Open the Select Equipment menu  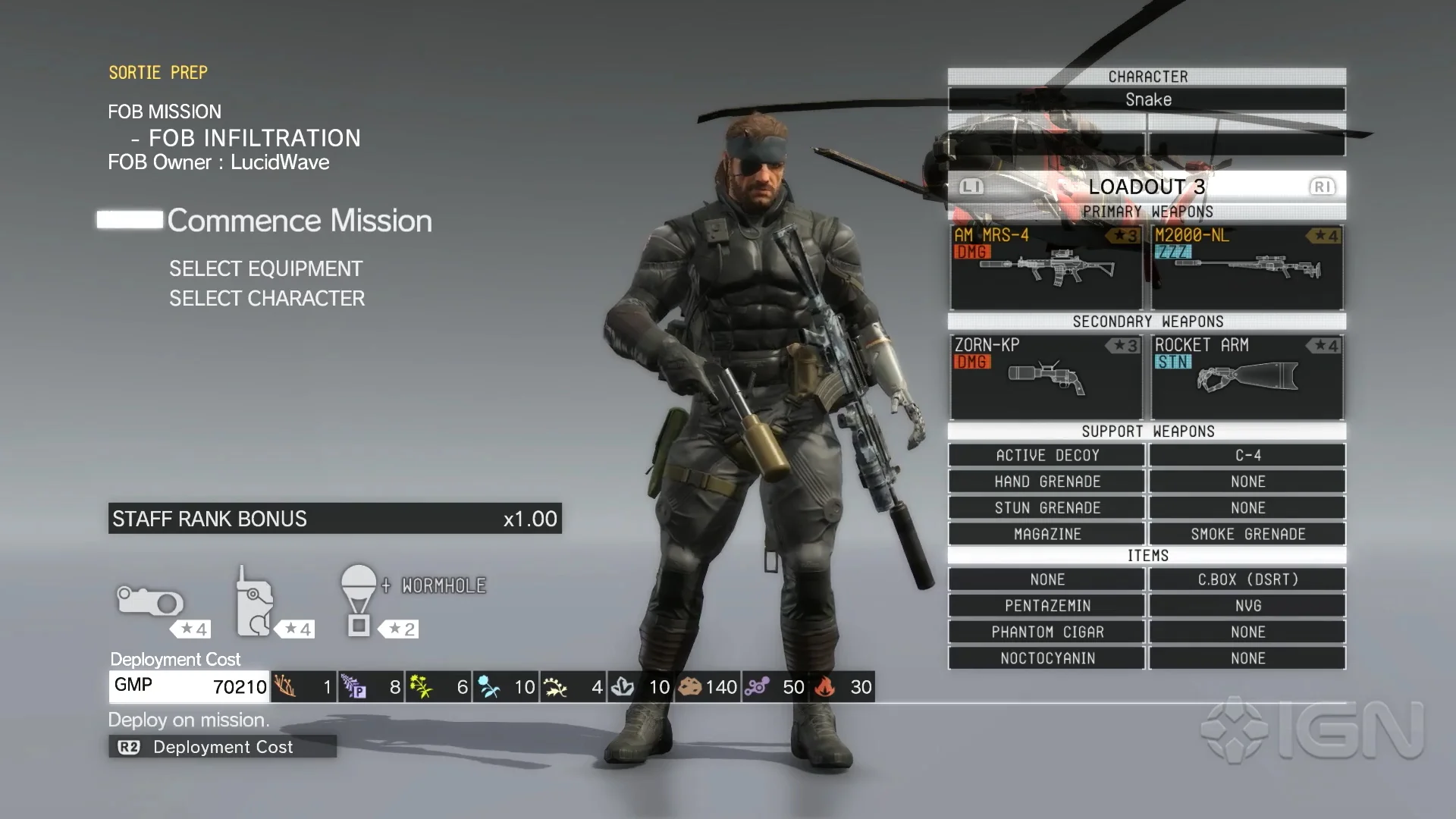[x=265, y=268]
